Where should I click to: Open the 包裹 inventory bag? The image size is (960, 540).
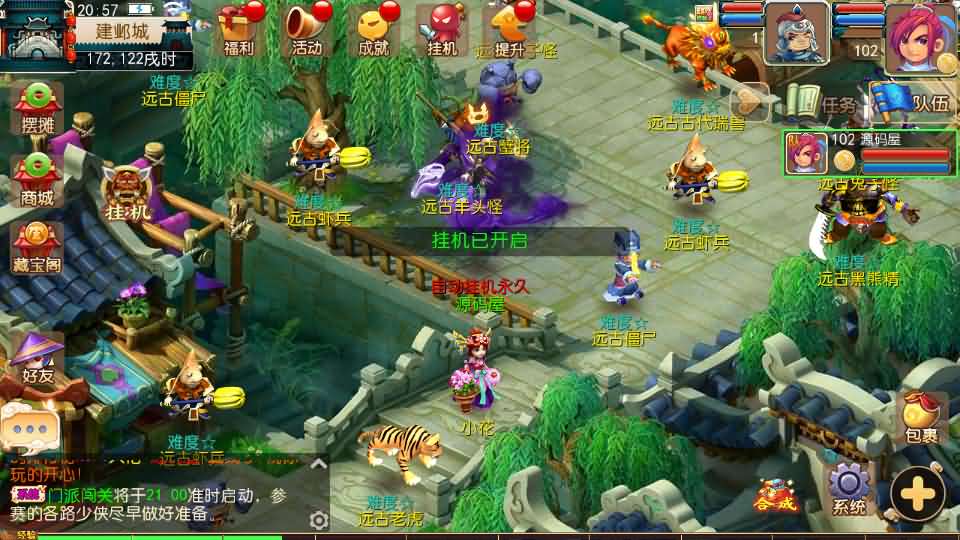click(920, 418)
